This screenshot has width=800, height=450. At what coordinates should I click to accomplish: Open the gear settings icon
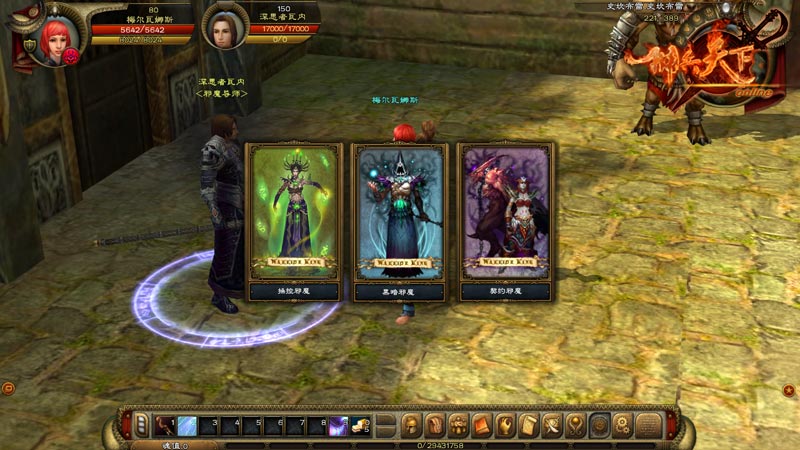[x=624, y=424]
